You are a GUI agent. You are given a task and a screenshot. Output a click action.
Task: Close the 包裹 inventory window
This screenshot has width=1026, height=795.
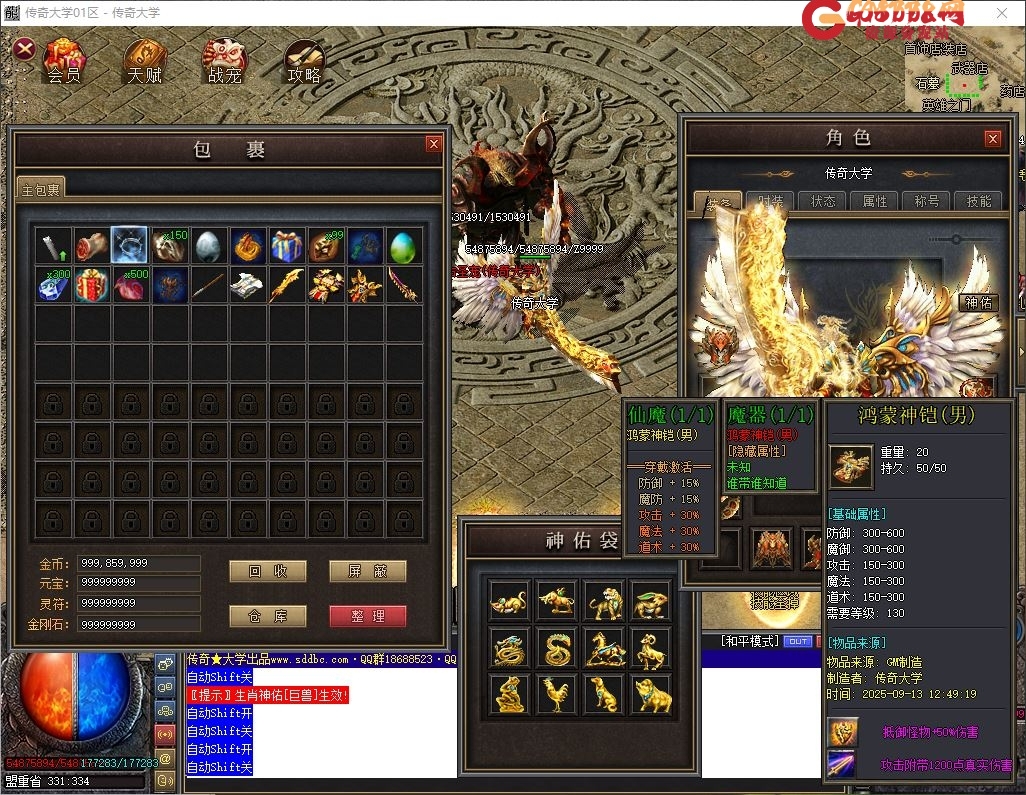click(x=433, y=144)
